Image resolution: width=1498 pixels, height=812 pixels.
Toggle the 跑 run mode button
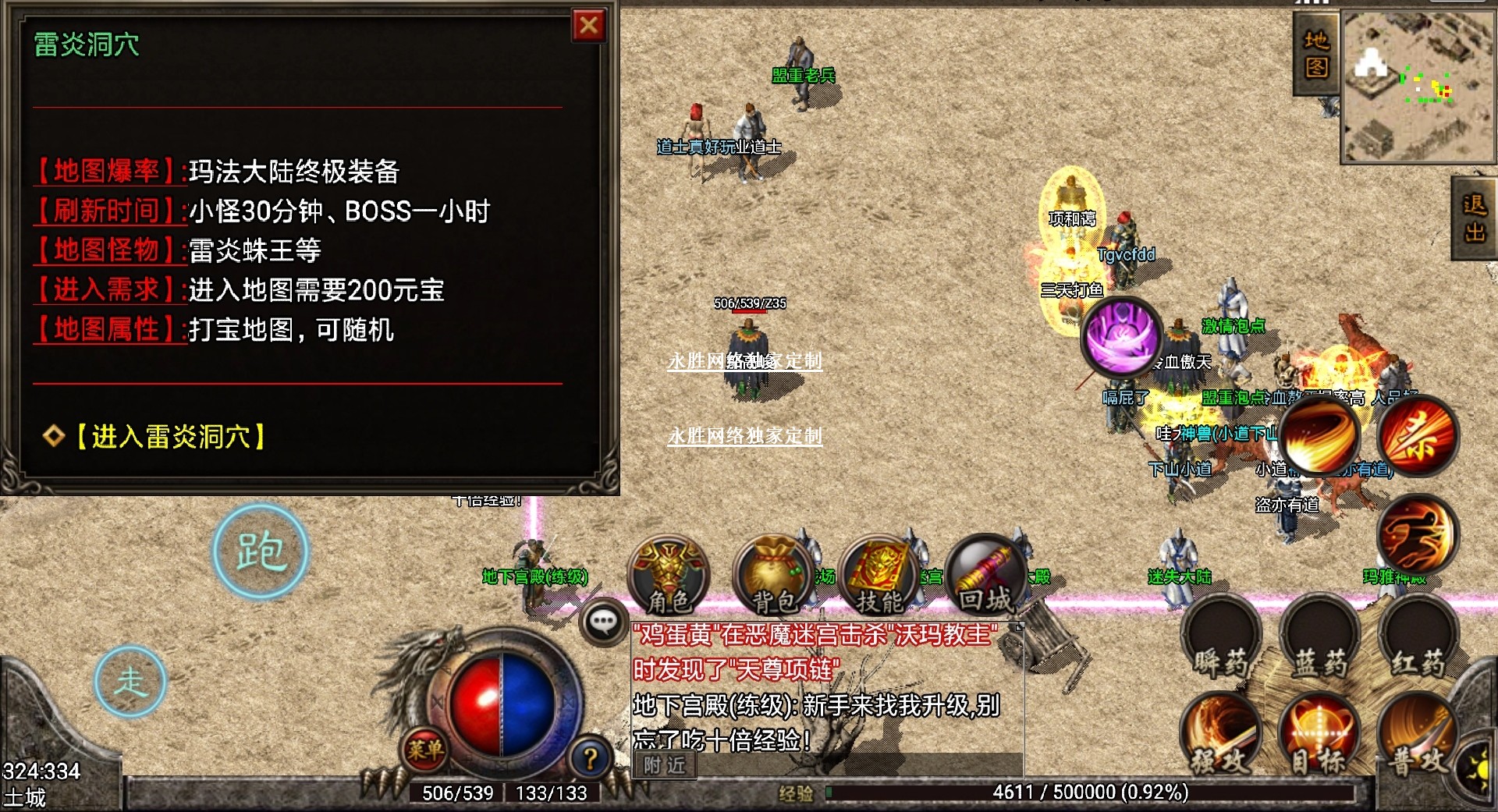point(261,551)
